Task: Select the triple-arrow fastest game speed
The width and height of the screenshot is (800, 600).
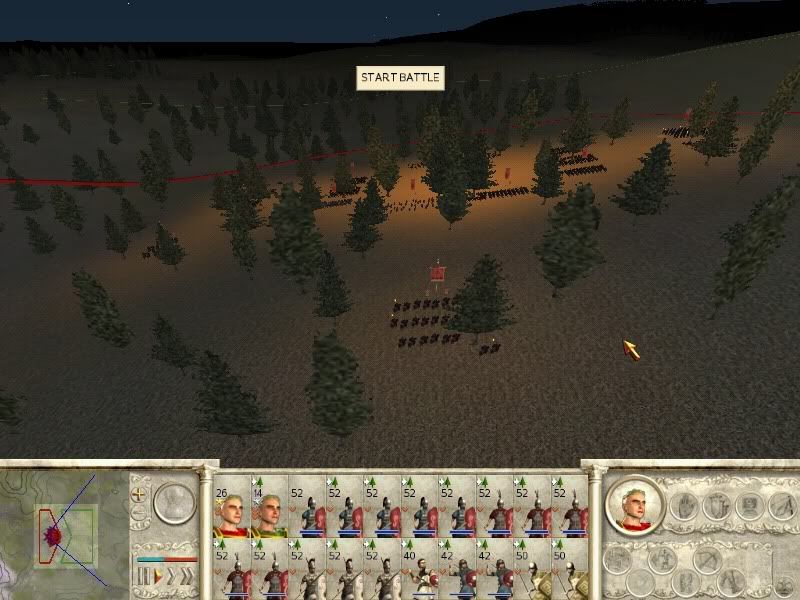Action: pos(185,577)
